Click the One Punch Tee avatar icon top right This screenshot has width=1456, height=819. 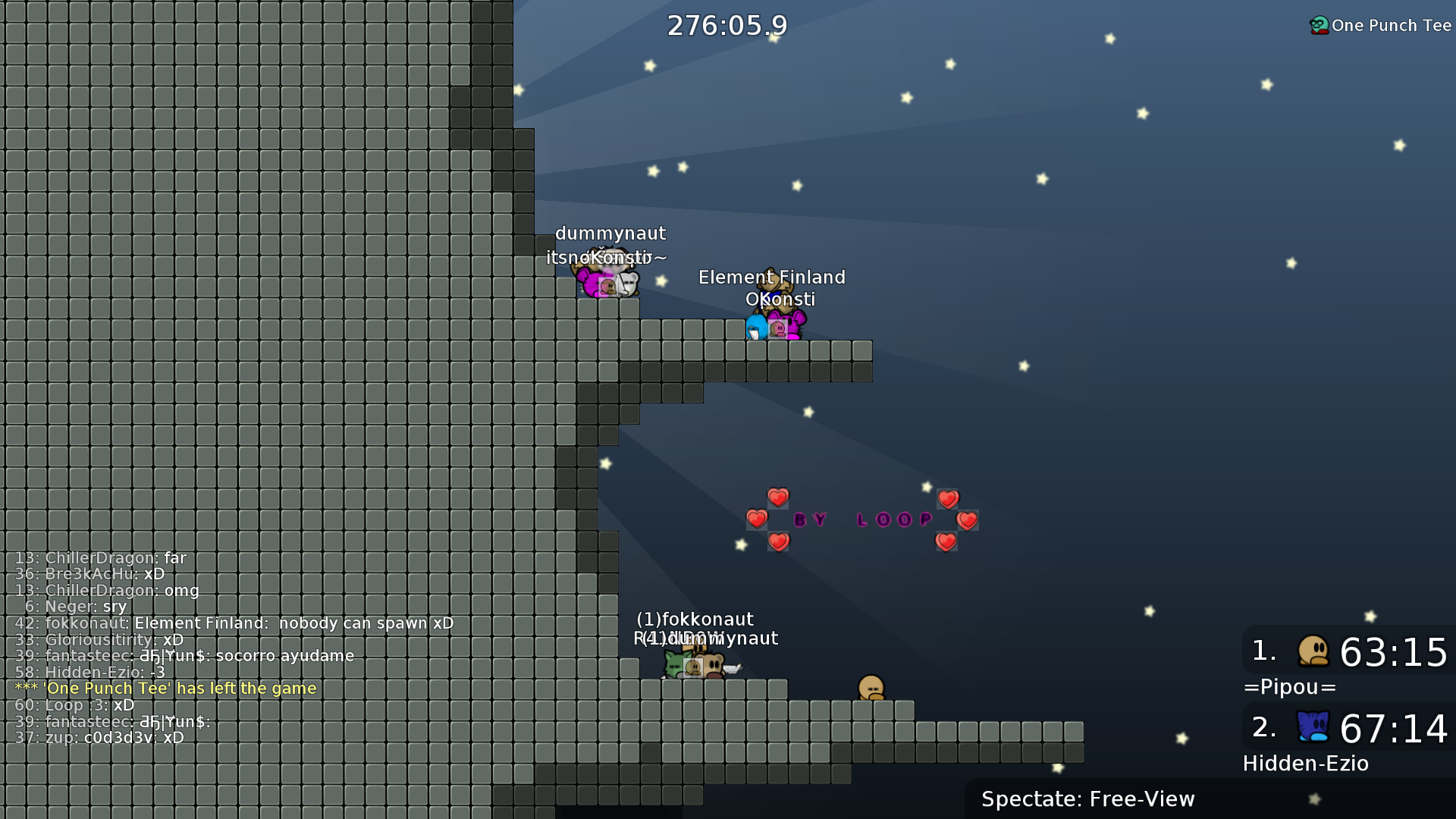pyautogui.click(x=1318, y=24)
